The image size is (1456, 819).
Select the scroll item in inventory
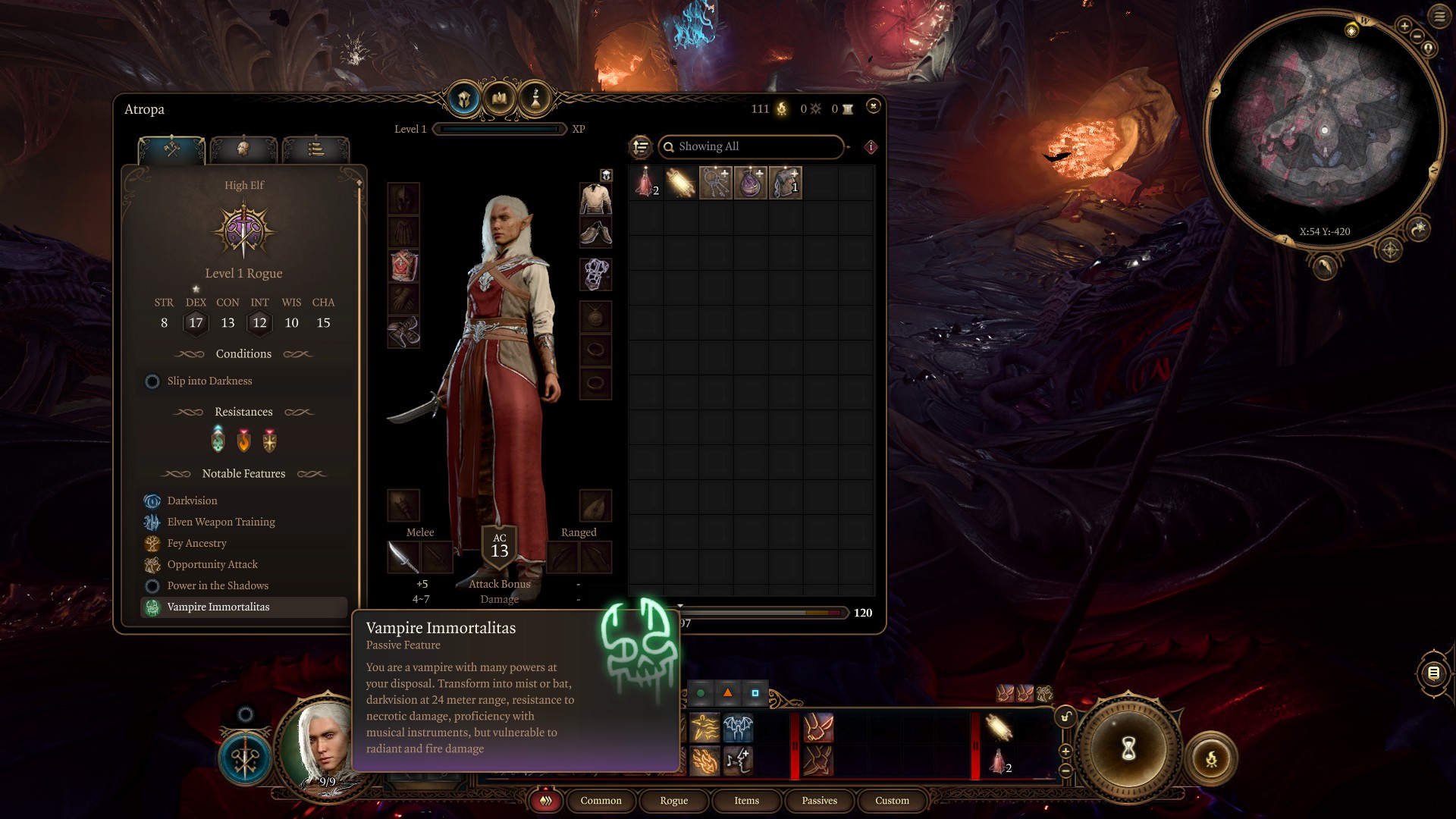[680, 184]
